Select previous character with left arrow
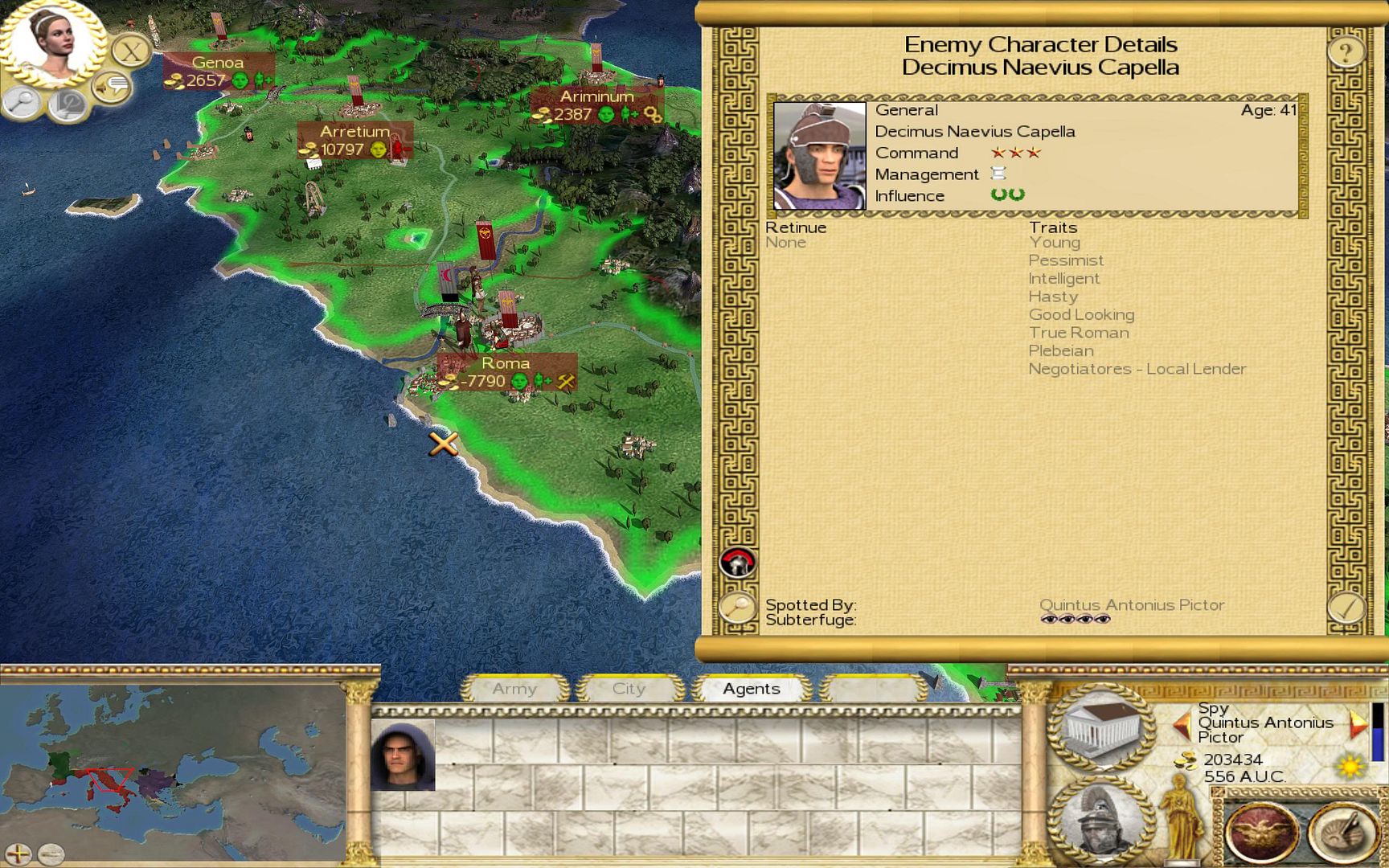The image size is (1389, 868). tap(1181, 724)
